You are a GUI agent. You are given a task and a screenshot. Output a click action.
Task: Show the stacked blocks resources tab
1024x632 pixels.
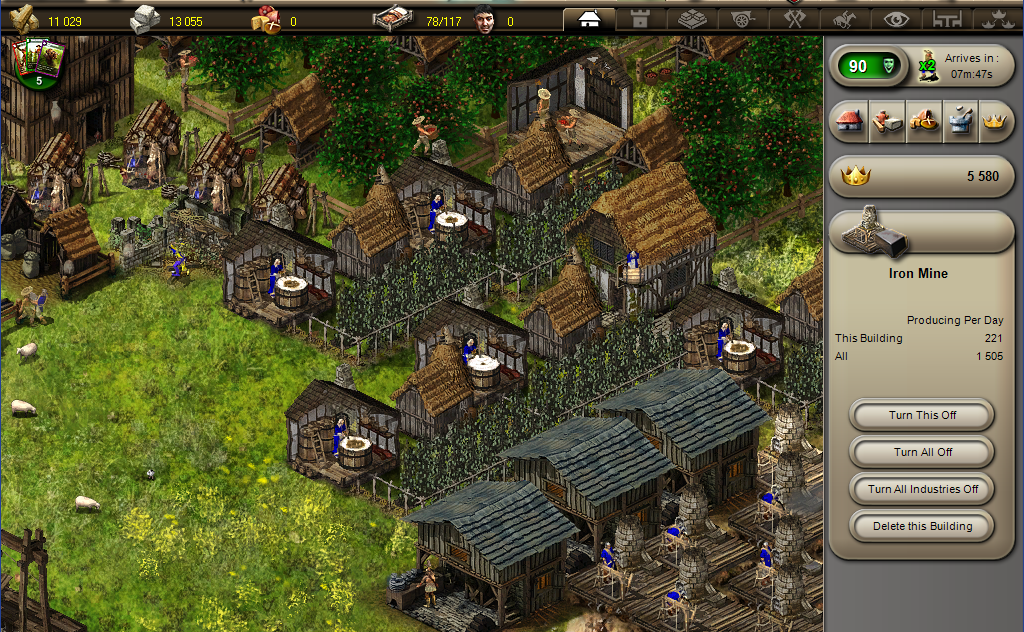click(x=692, y=19)
